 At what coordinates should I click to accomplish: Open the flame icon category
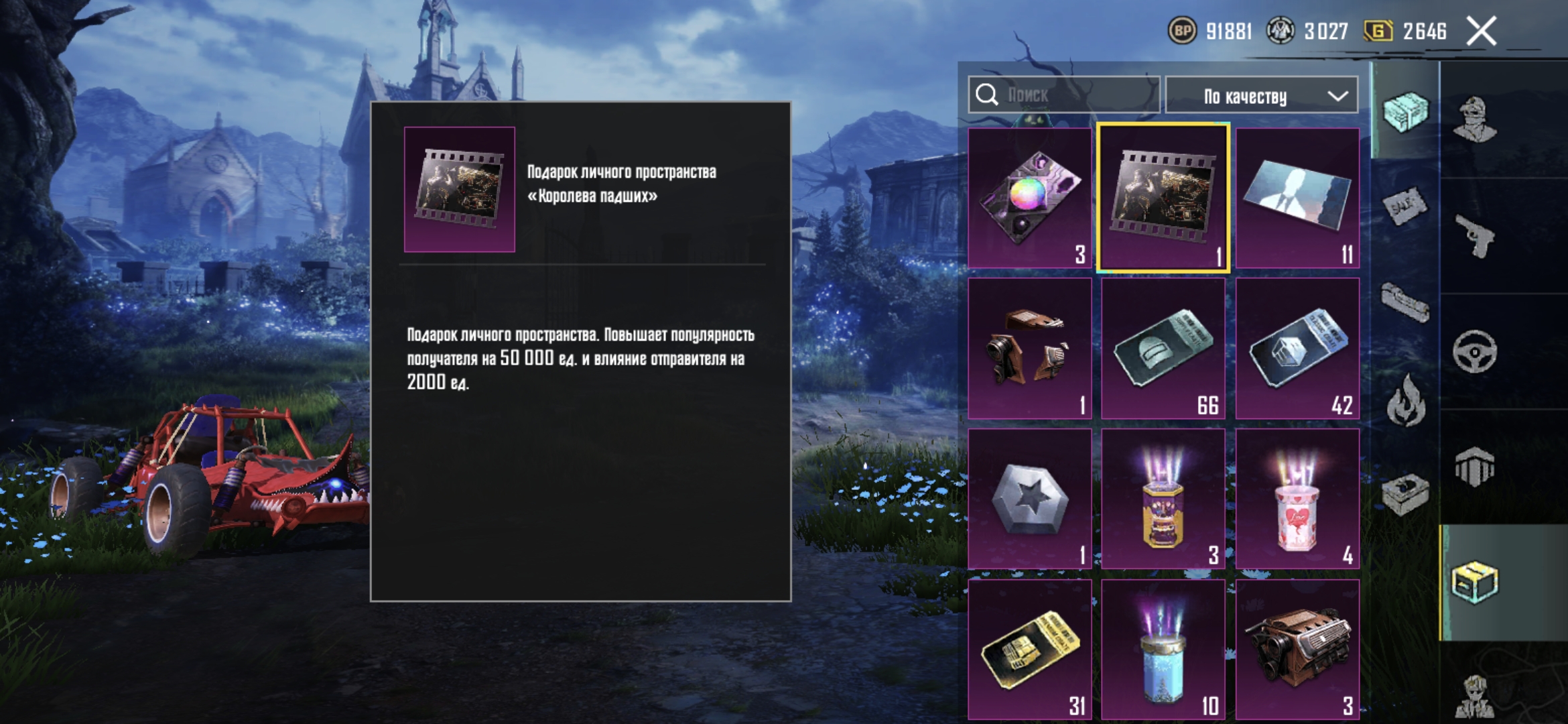pos(1405,401)
